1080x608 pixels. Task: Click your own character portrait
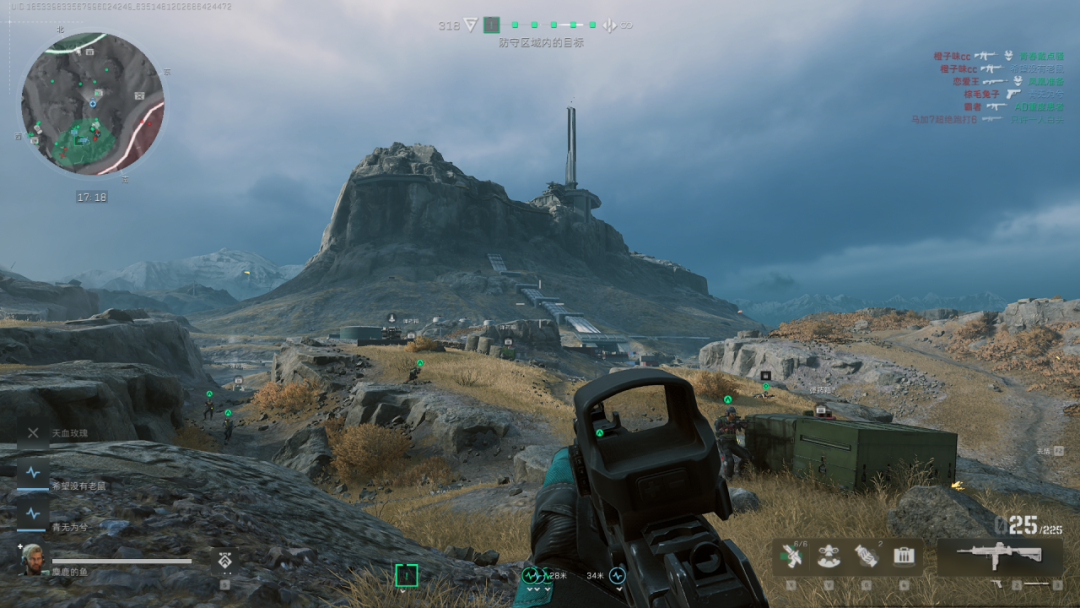[32, 558]
